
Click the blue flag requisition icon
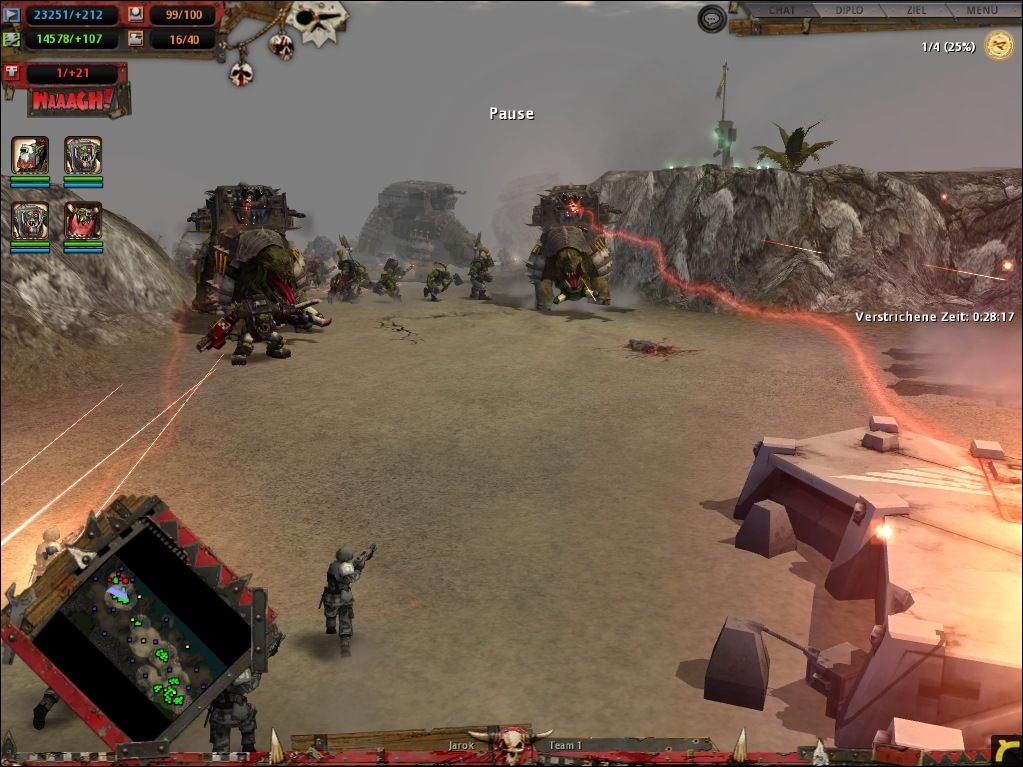tap(11, 15)
